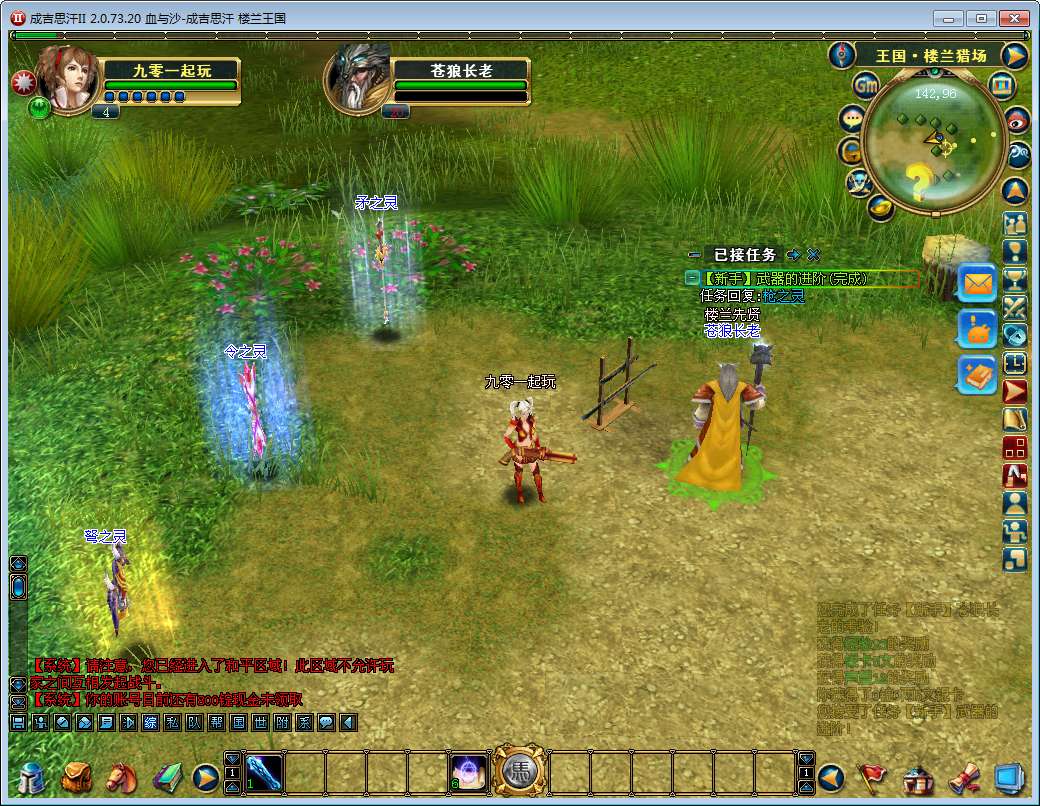Activate the purple magic scroll hotbar slot
This screenshot has width=1040, height=806.
468,773
